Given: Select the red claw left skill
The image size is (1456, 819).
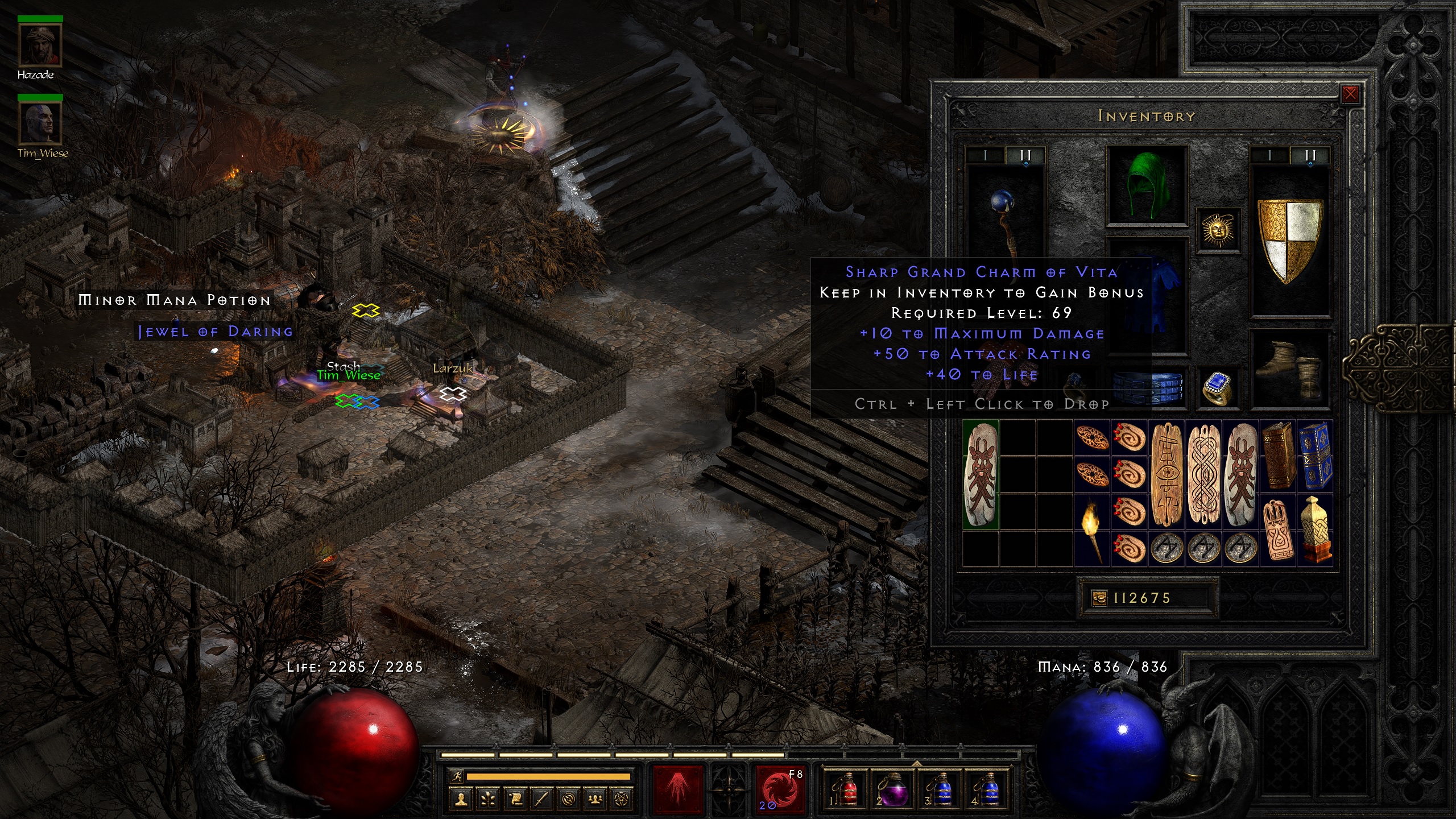Looking at the screenshot, I should coord(678,789).
